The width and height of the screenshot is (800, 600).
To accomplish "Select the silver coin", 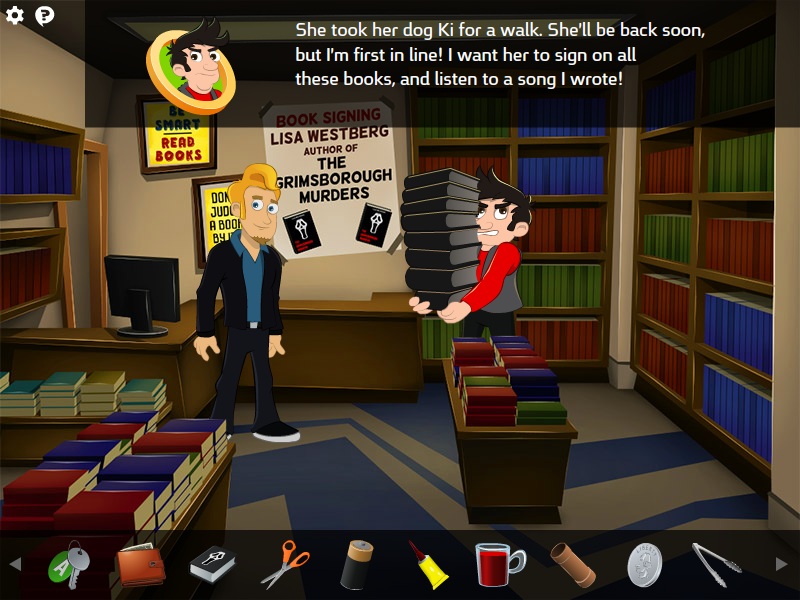I will coord(645,565).
